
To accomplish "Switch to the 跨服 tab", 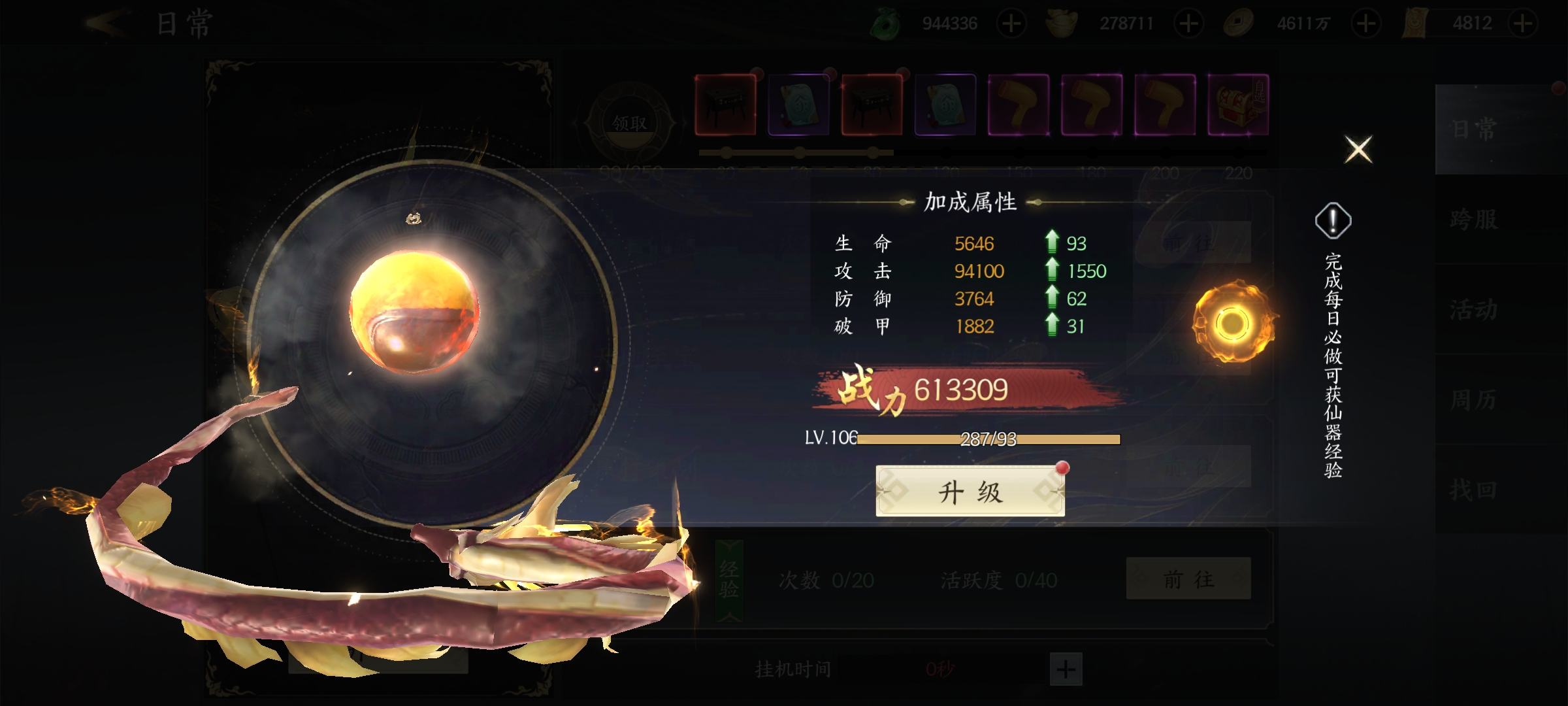I will click(x=1475, y=220).
